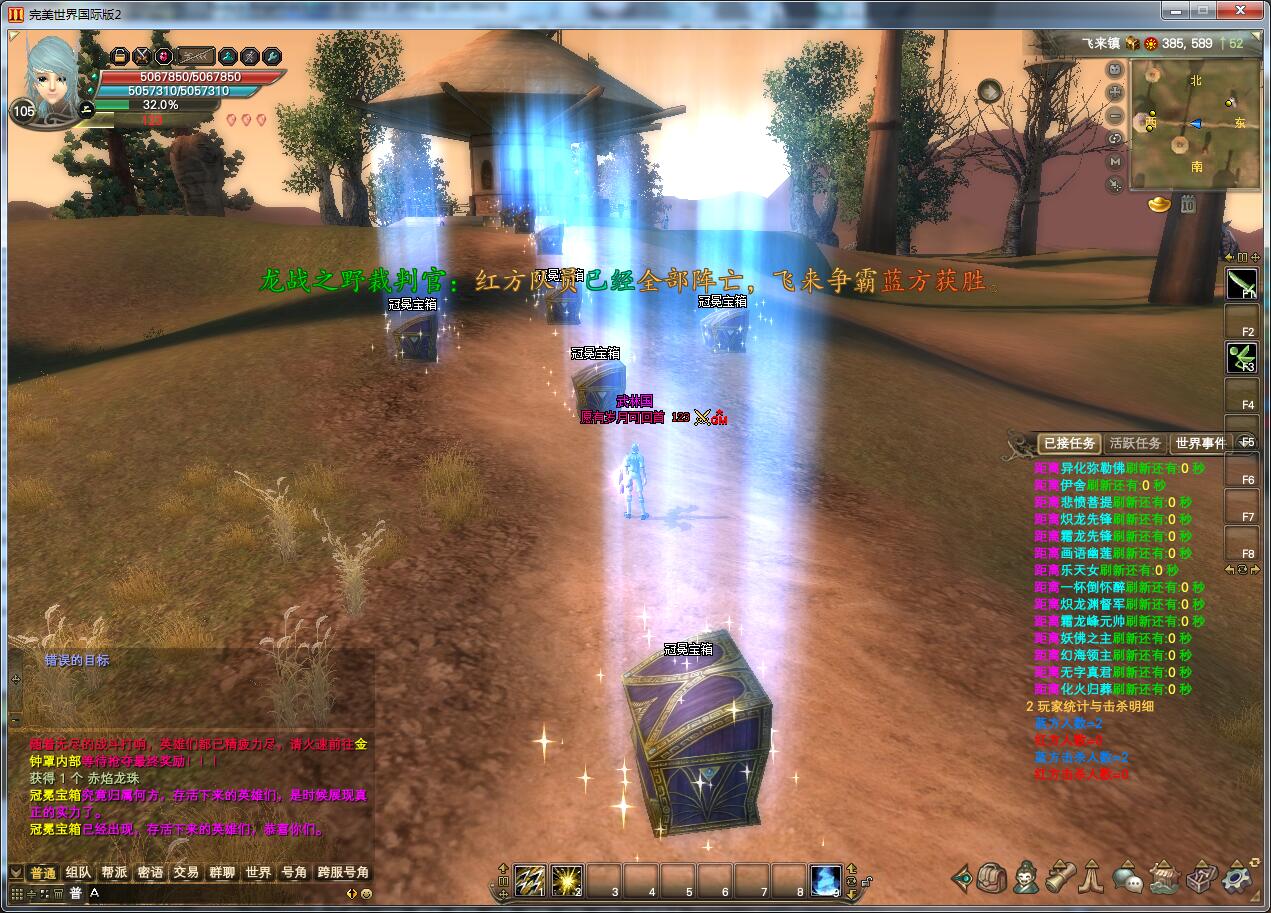Open the gear-shaped system settings icon
1271x913 pixels.
coord(1238,878)
